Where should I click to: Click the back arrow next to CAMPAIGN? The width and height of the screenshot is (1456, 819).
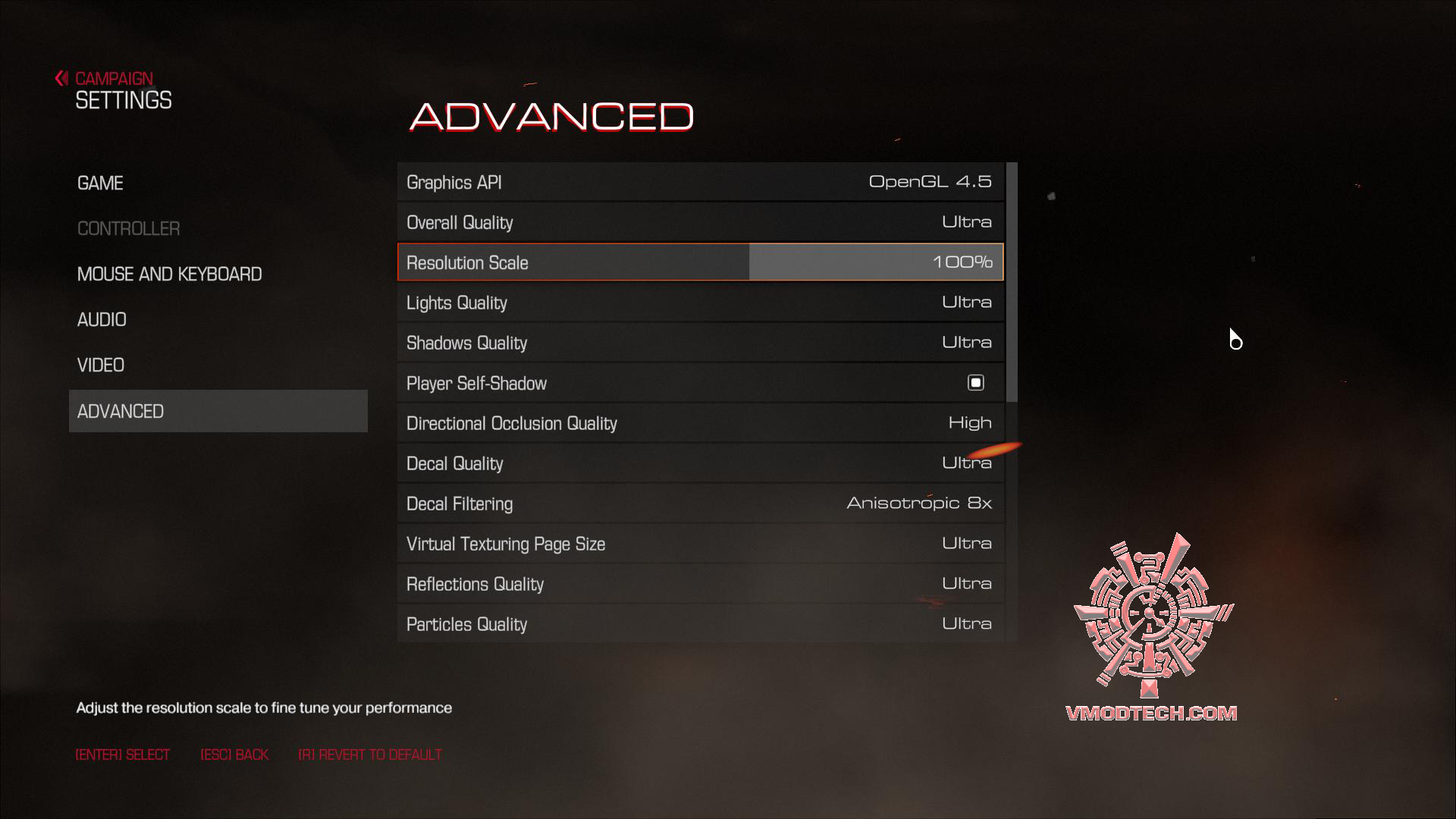click(60, 78)
